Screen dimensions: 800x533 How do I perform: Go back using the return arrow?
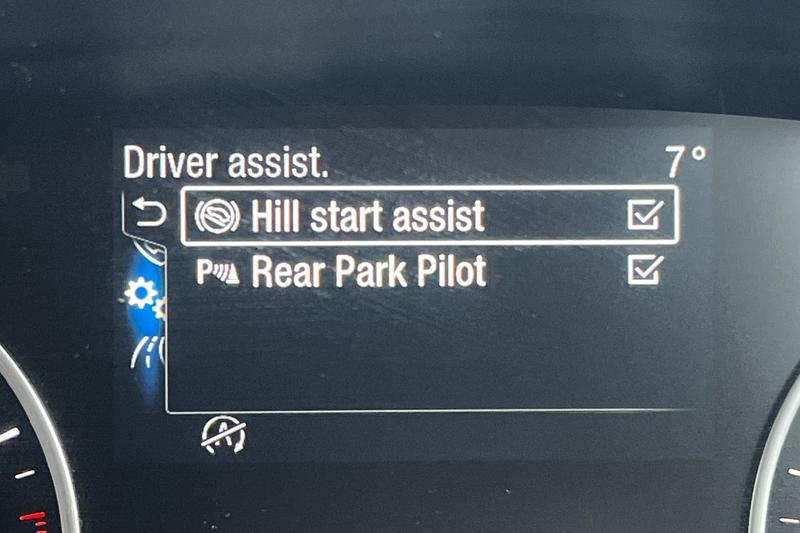coord(150,214)
